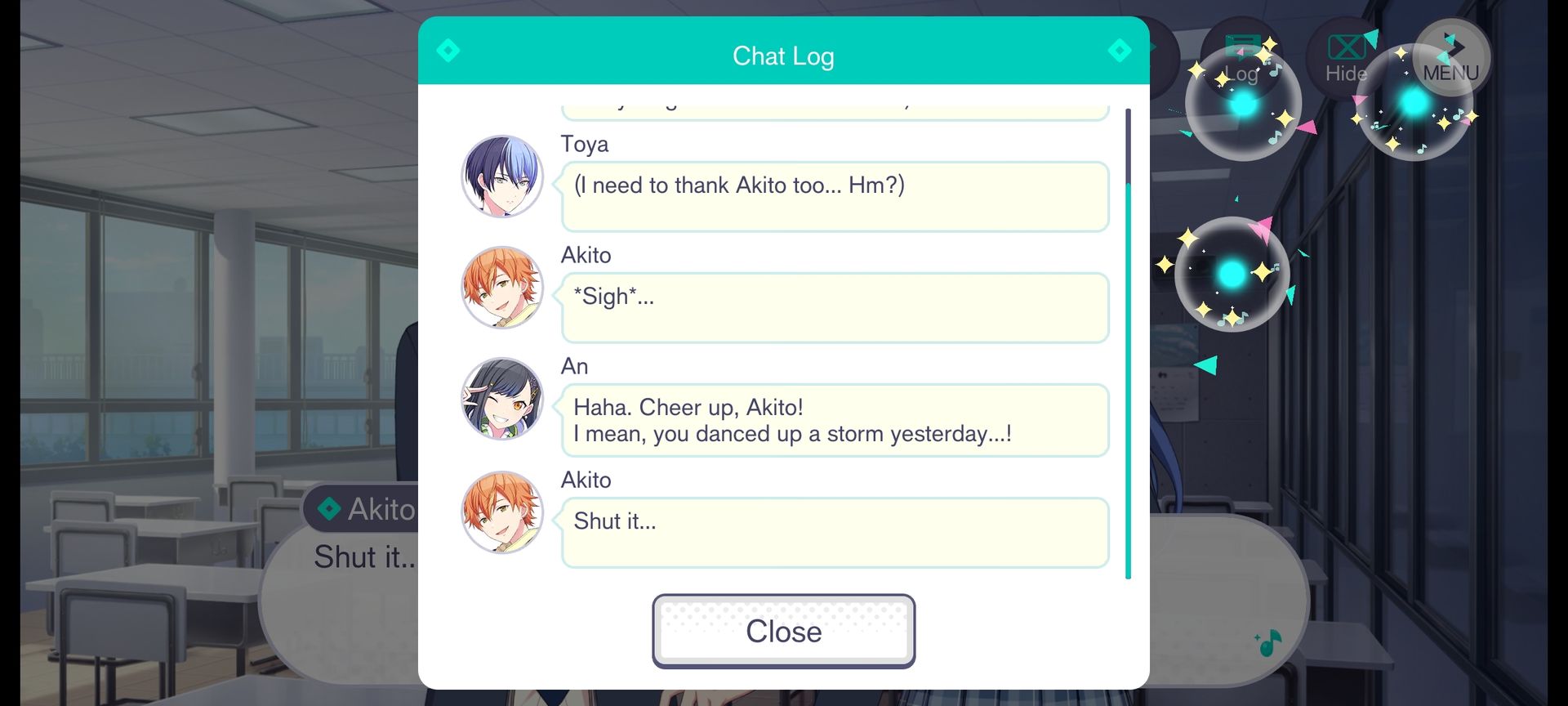Open the MENU button
1568x706 pixels.
click(1450, 59)
